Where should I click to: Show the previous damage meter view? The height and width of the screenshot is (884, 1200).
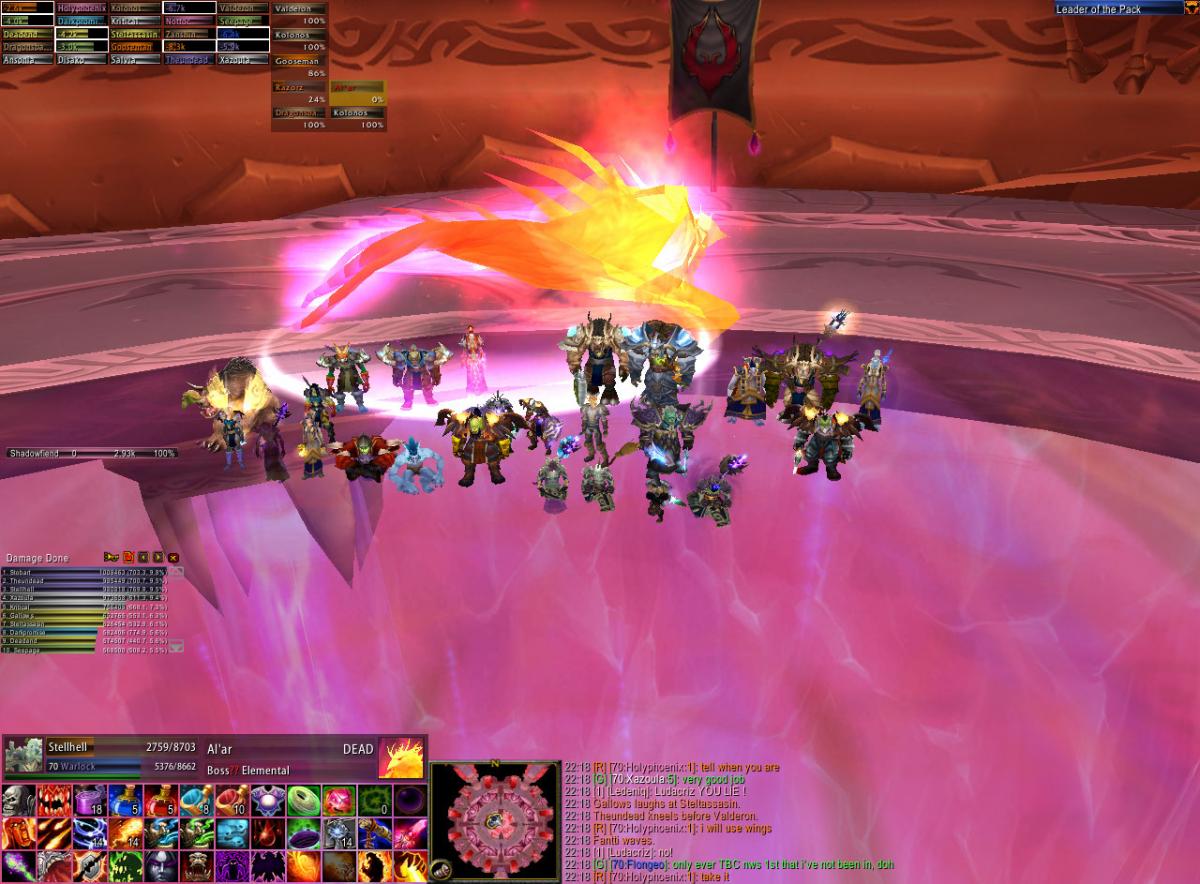pos(143,557)
